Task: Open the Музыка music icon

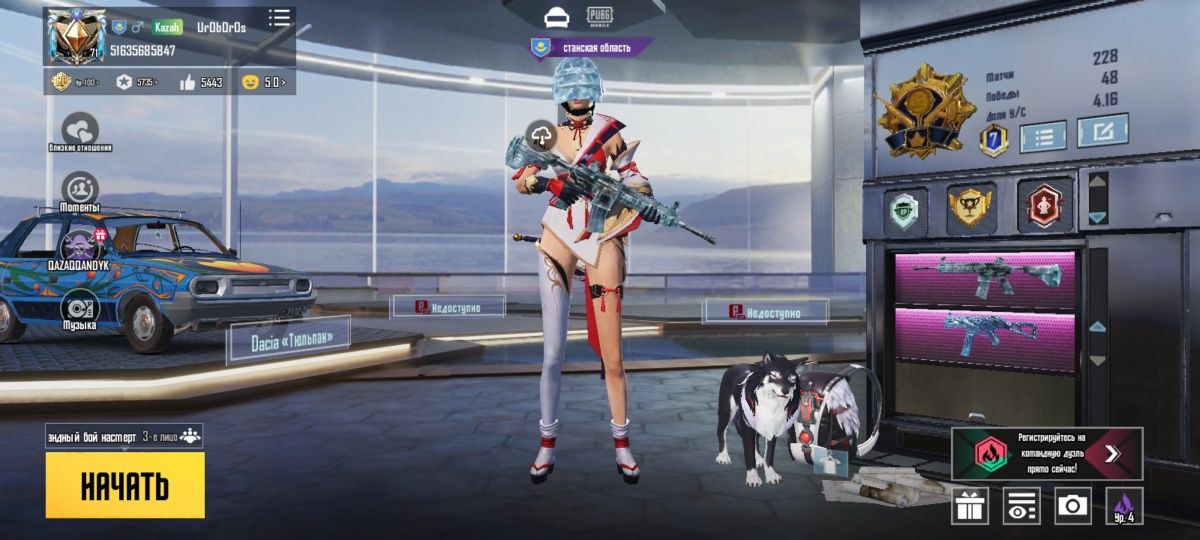Action: (x=80, y=308)
